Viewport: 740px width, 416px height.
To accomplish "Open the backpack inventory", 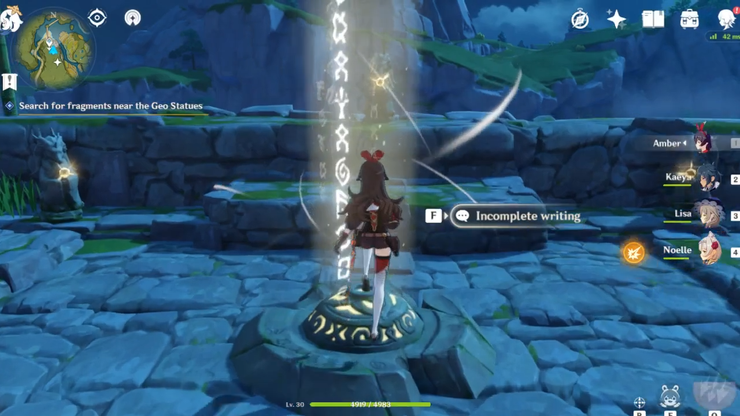I will [690, 20].
